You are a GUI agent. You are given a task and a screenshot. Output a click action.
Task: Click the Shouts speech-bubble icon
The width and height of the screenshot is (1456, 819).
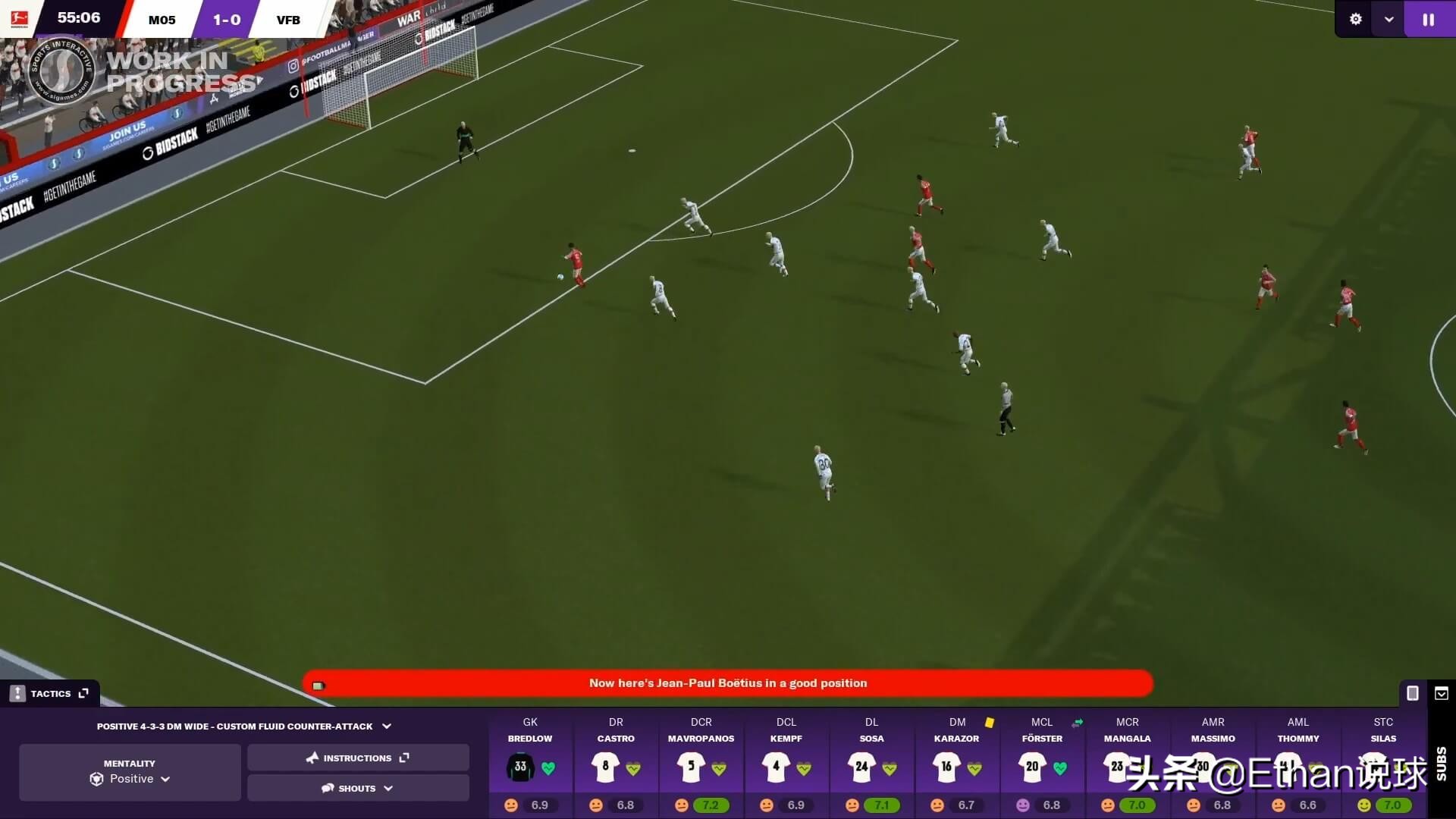(327, 788)
